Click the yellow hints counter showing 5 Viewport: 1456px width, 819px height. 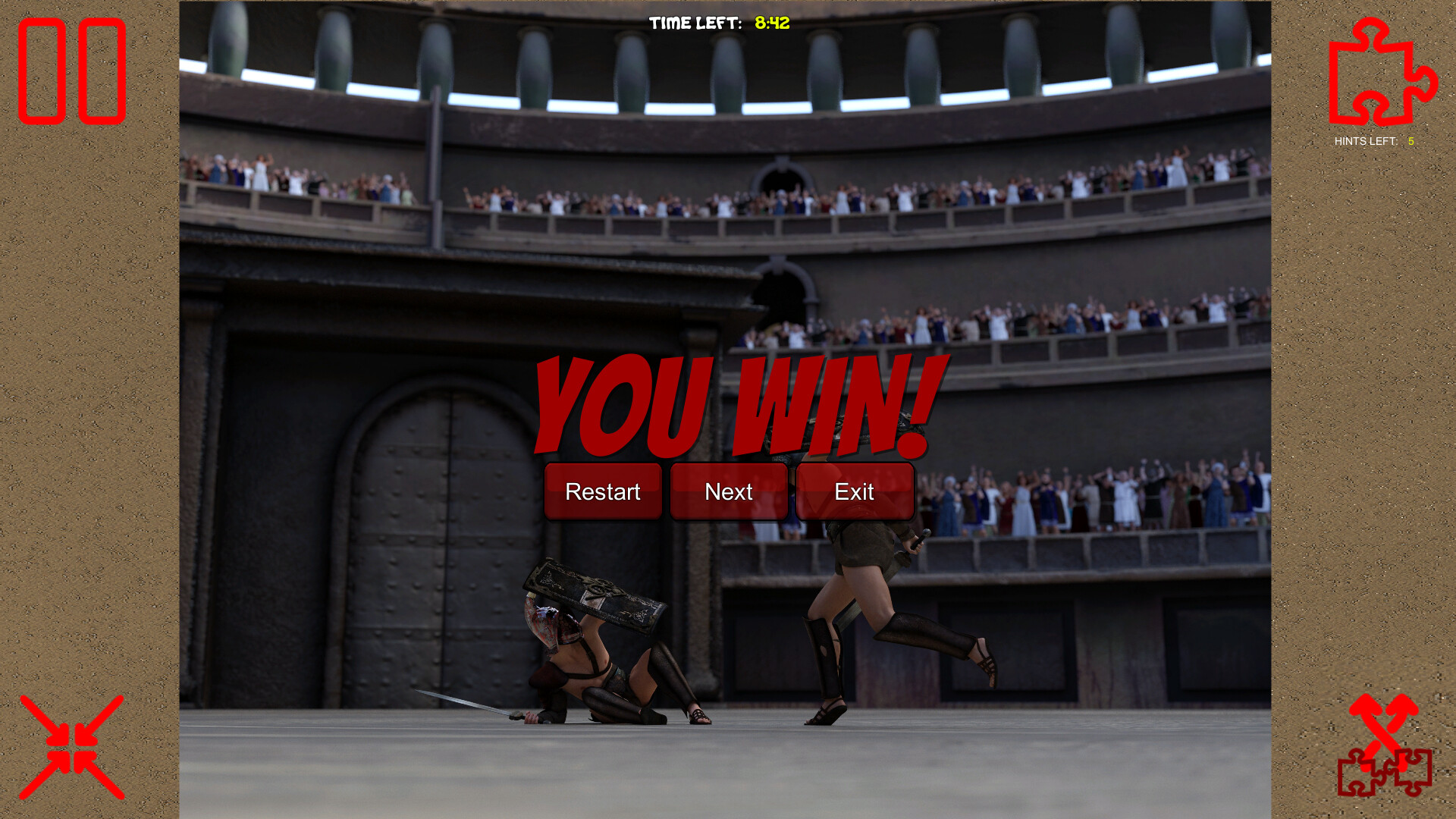coord(1410,141)
